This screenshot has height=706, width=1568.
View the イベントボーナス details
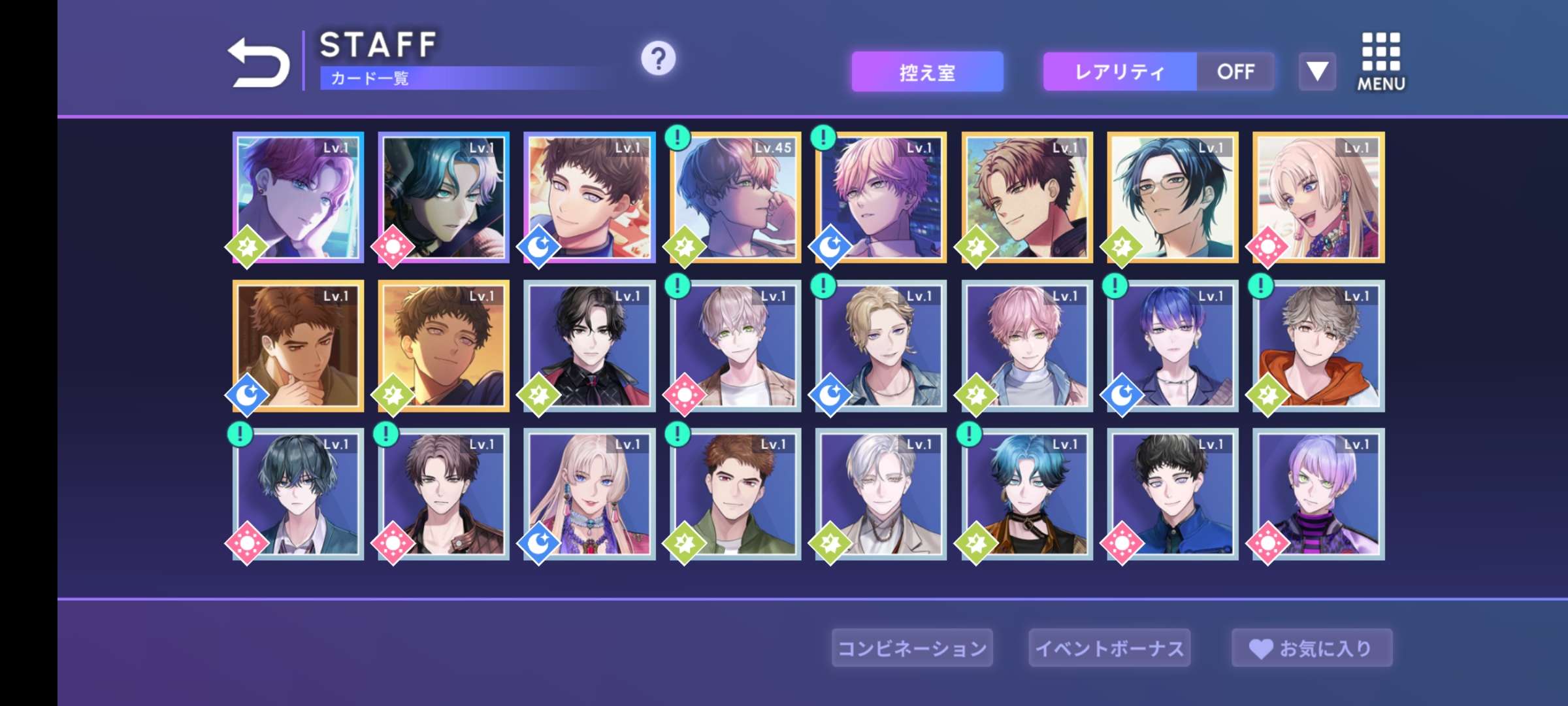pyautogui.click(x=1109, y=648)
